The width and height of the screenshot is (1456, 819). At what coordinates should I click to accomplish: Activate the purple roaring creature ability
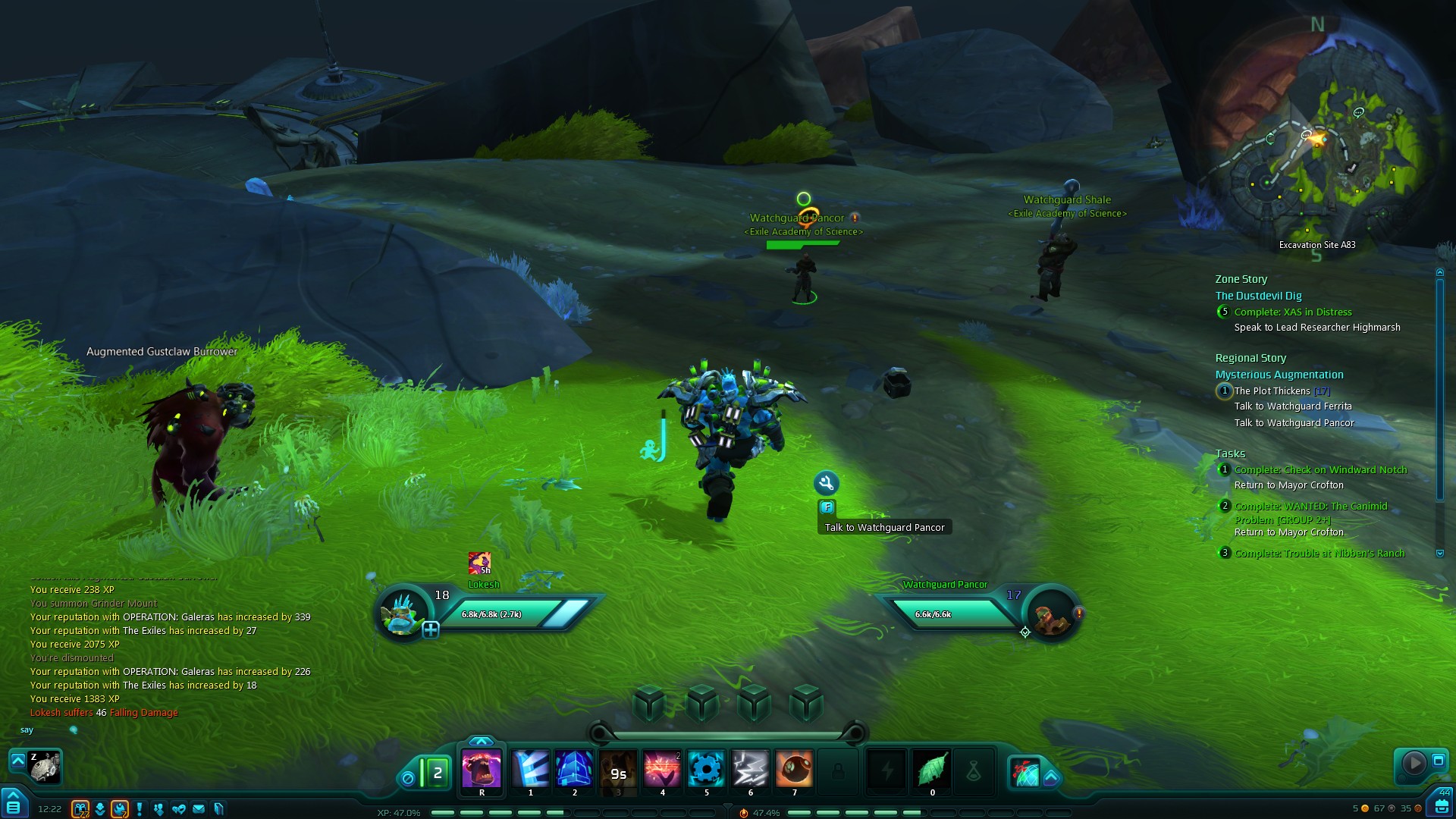(x=482, y=769)
